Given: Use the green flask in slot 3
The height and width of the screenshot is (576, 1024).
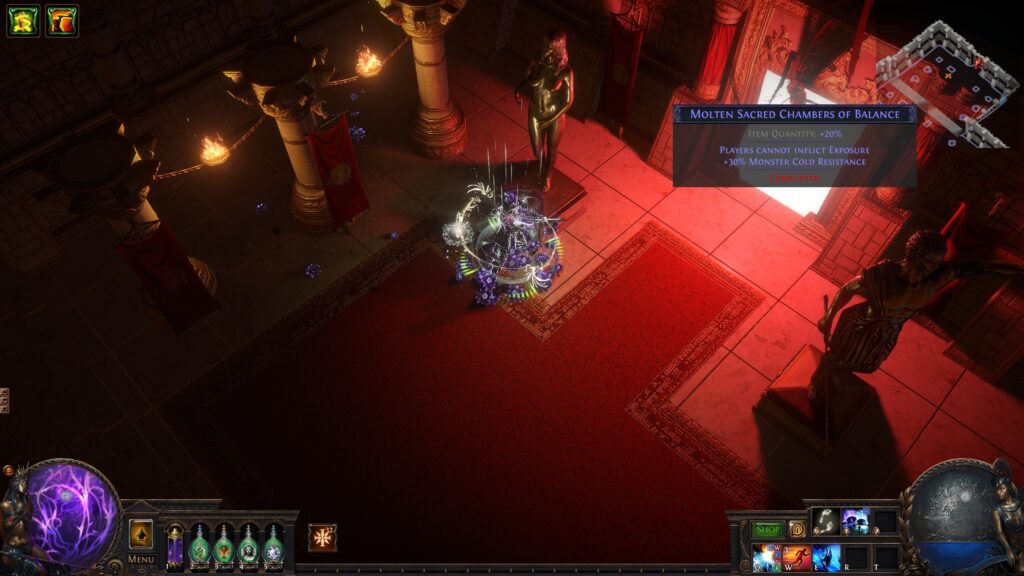Looking at the screenshot, I should pos(224,546).
